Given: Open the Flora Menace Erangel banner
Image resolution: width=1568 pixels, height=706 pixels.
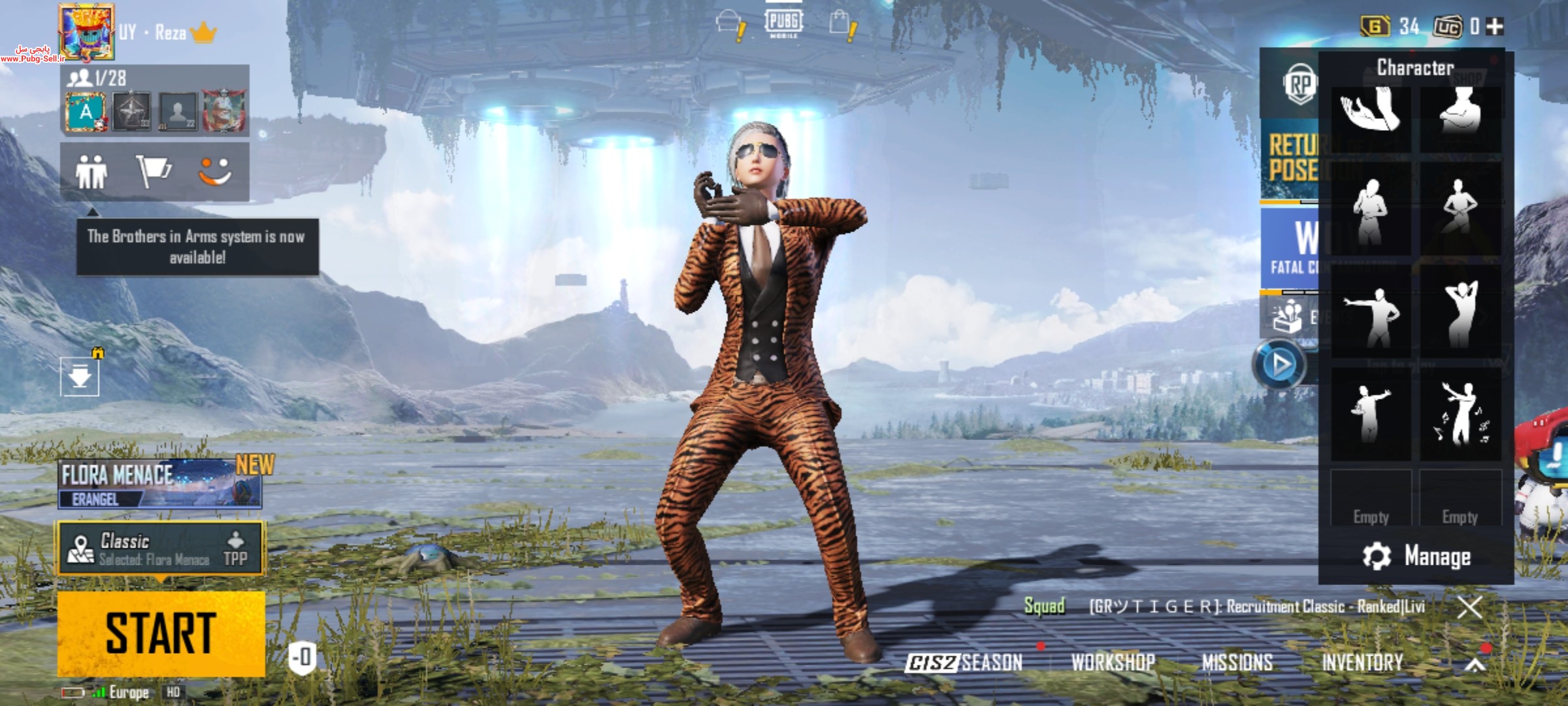Looking at the screenshot, I should 159,484.
